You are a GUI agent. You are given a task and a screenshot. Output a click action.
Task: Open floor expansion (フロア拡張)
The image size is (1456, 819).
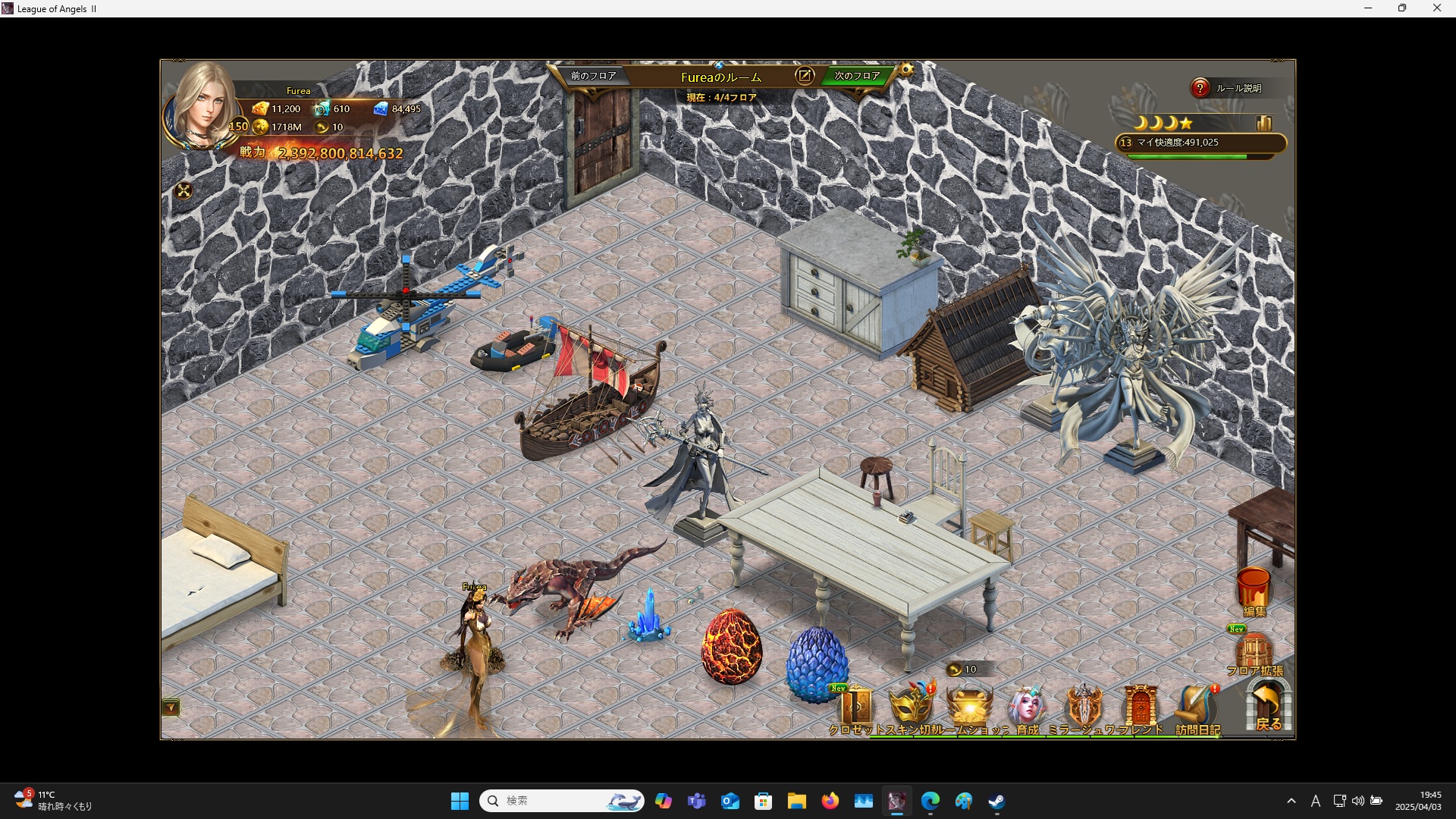pos(1254,654)
